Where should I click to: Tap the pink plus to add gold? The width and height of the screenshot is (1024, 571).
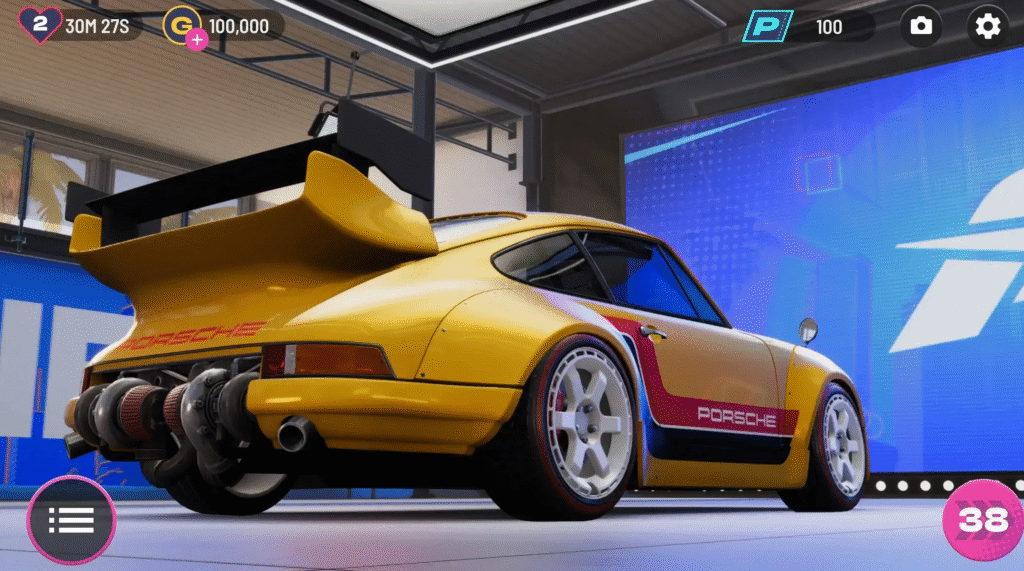[197, 40]
